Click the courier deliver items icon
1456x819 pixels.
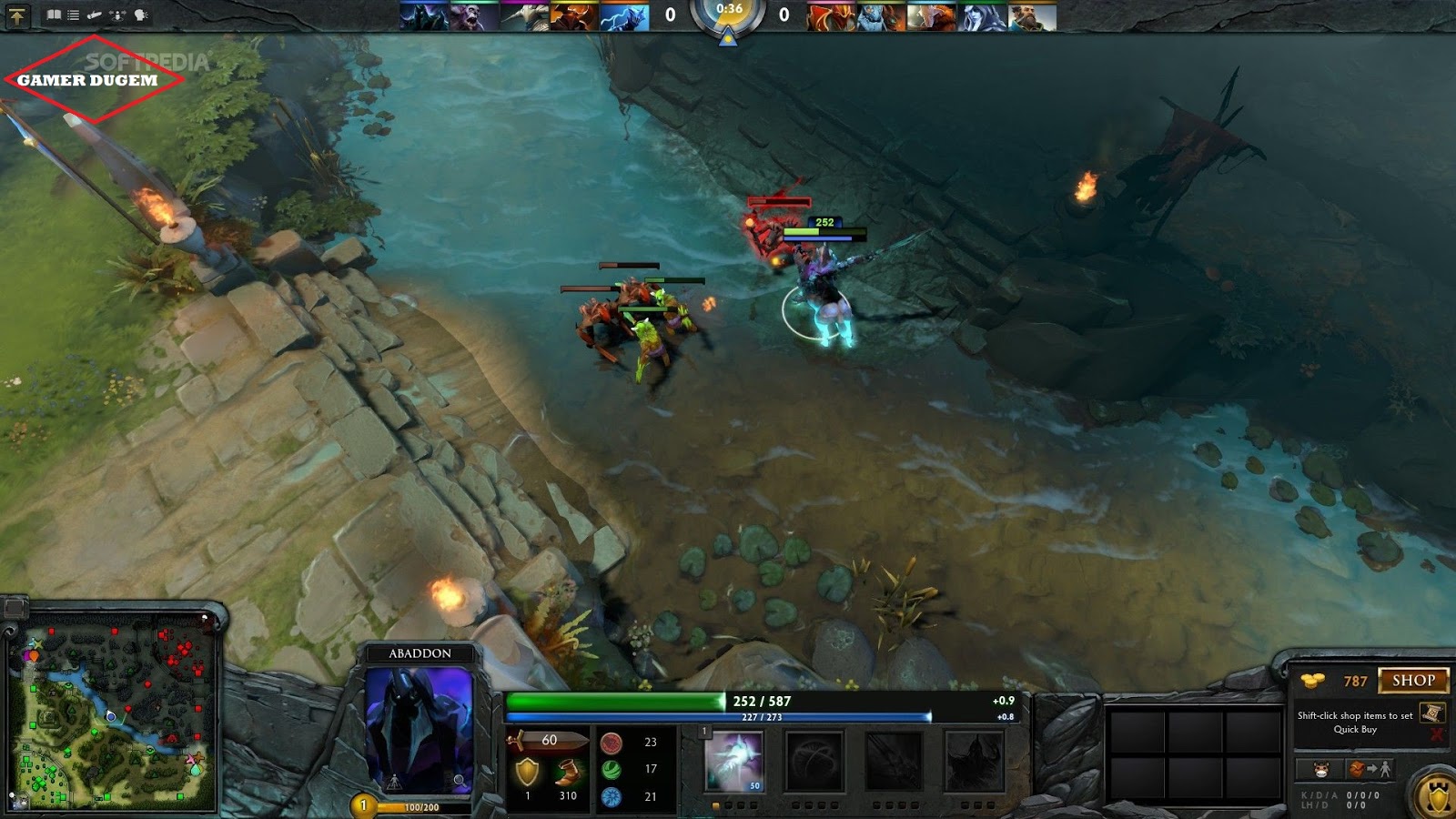point(1370,769)
